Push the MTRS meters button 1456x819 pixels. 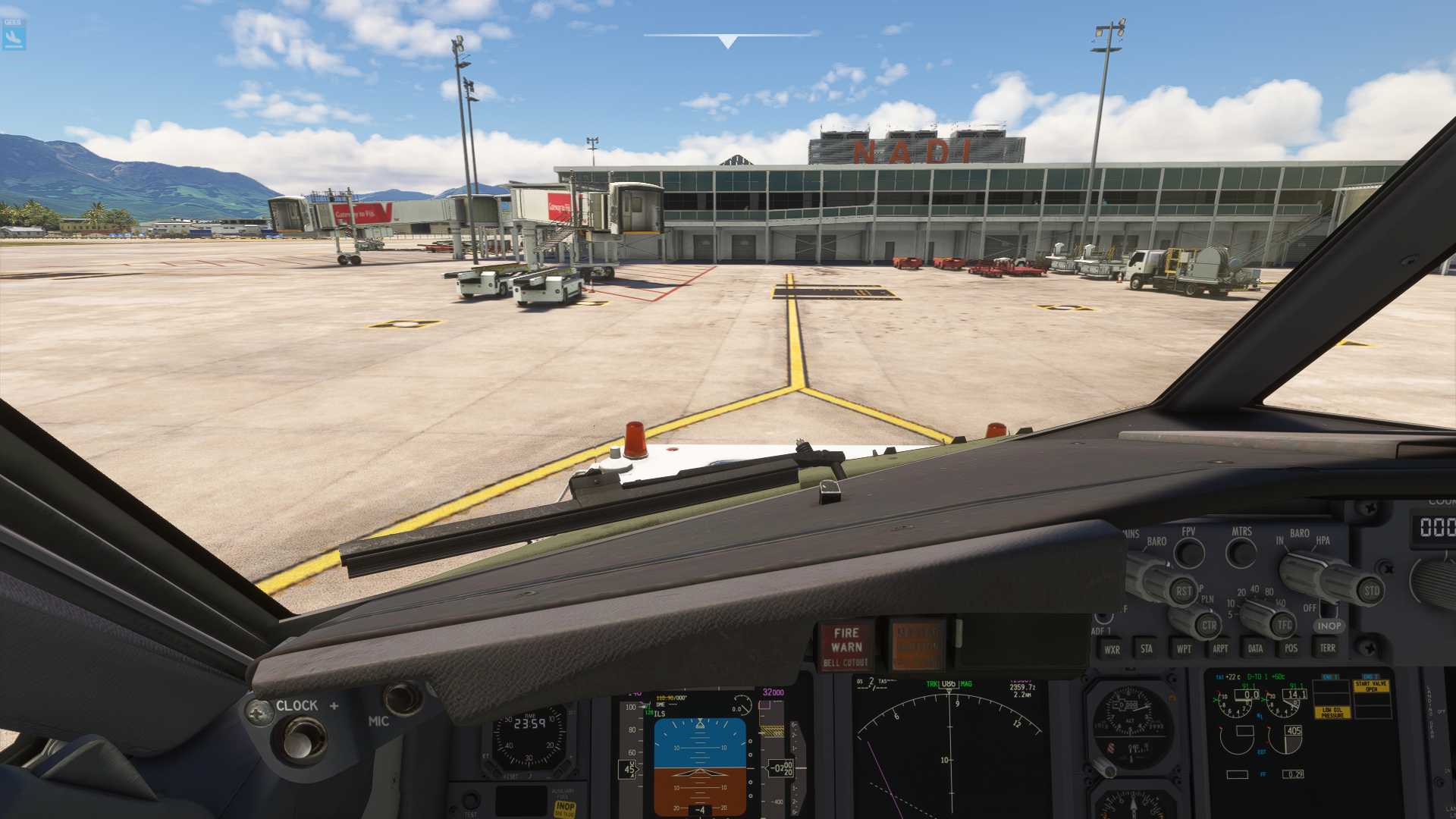pyautogui.click(x=1241, y=553)
